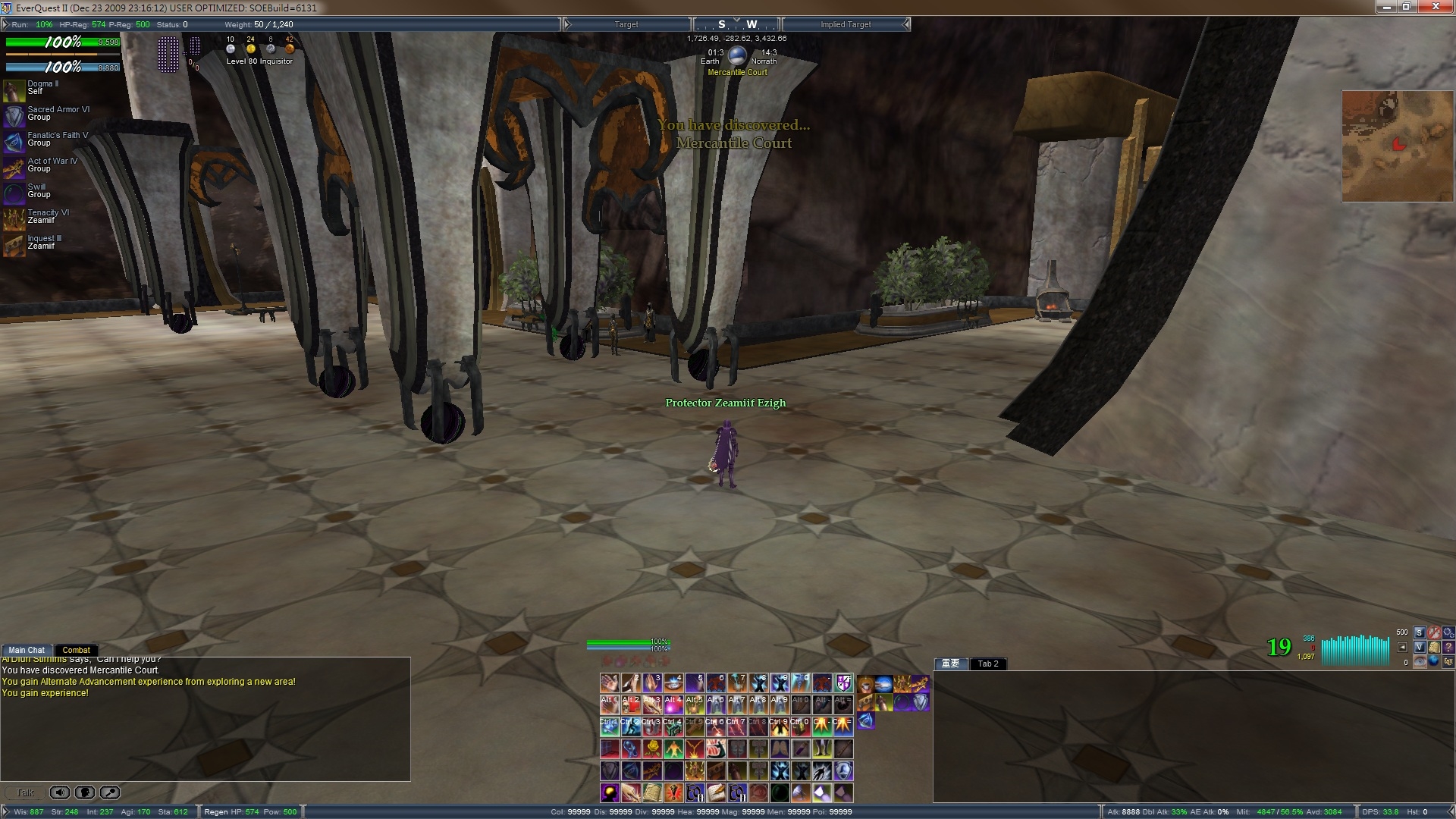Click the purple question mark help icon
This screenshot has width=1456, height=819.
click(1448, 647)
